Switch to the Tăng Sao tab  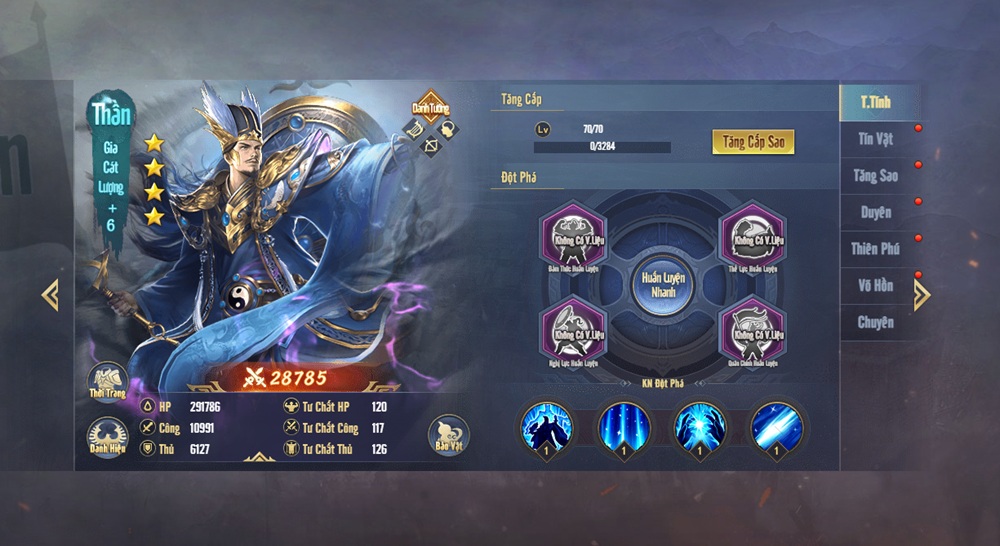coord(876,176)
